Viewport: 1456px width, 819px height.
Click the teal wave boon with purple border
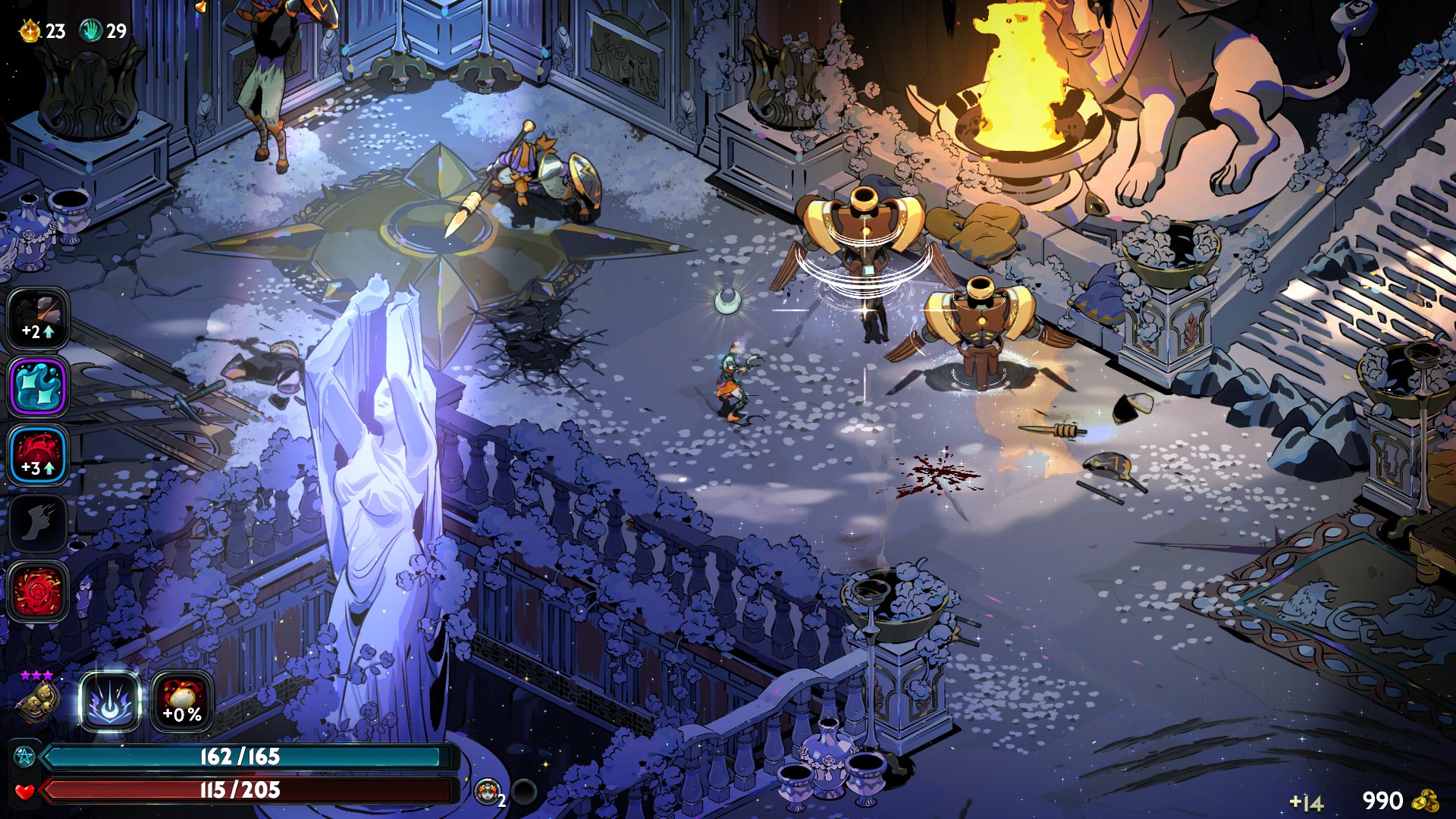pyautogui.click(x=38, y=387)
